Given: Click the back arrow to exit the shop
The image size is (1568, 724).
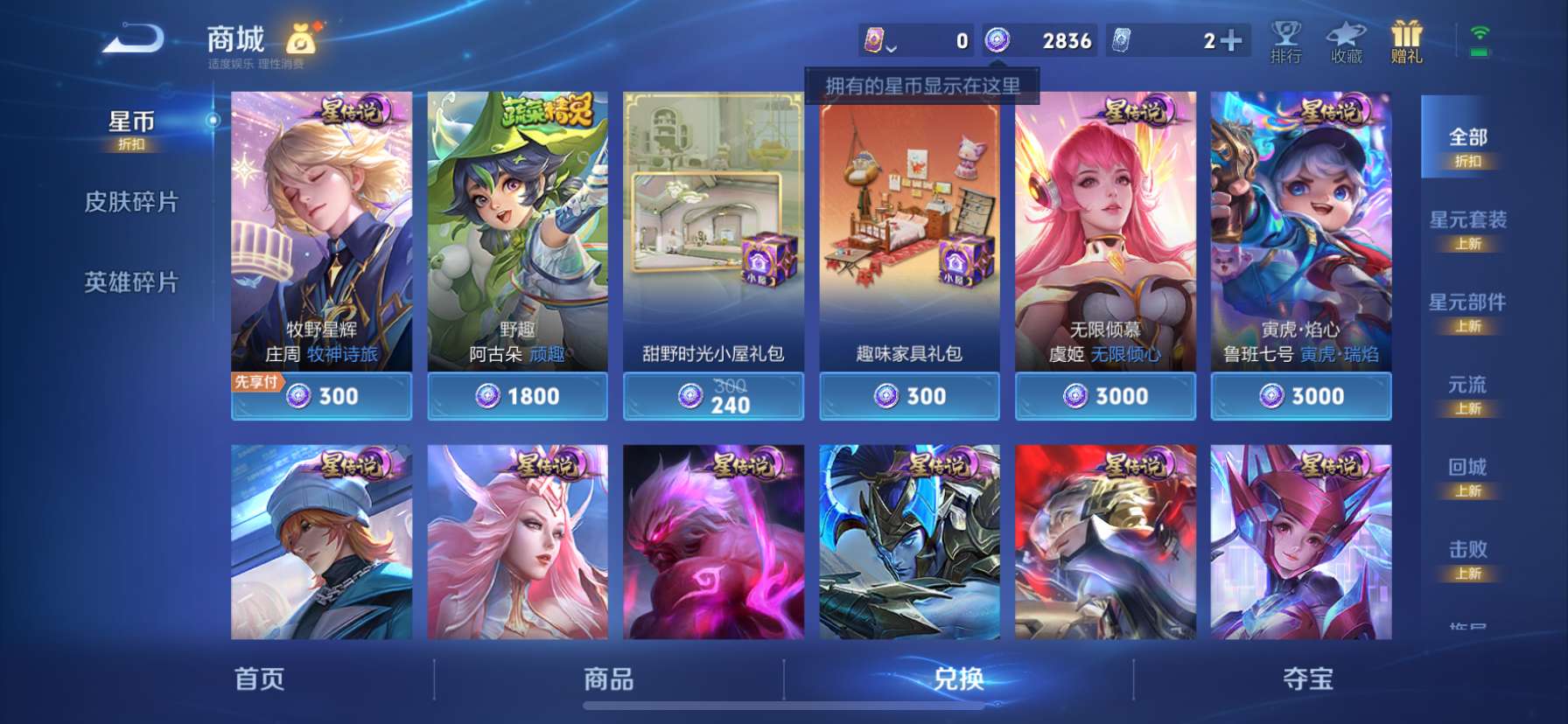Looking at the screenshot, I should [131, 39].
